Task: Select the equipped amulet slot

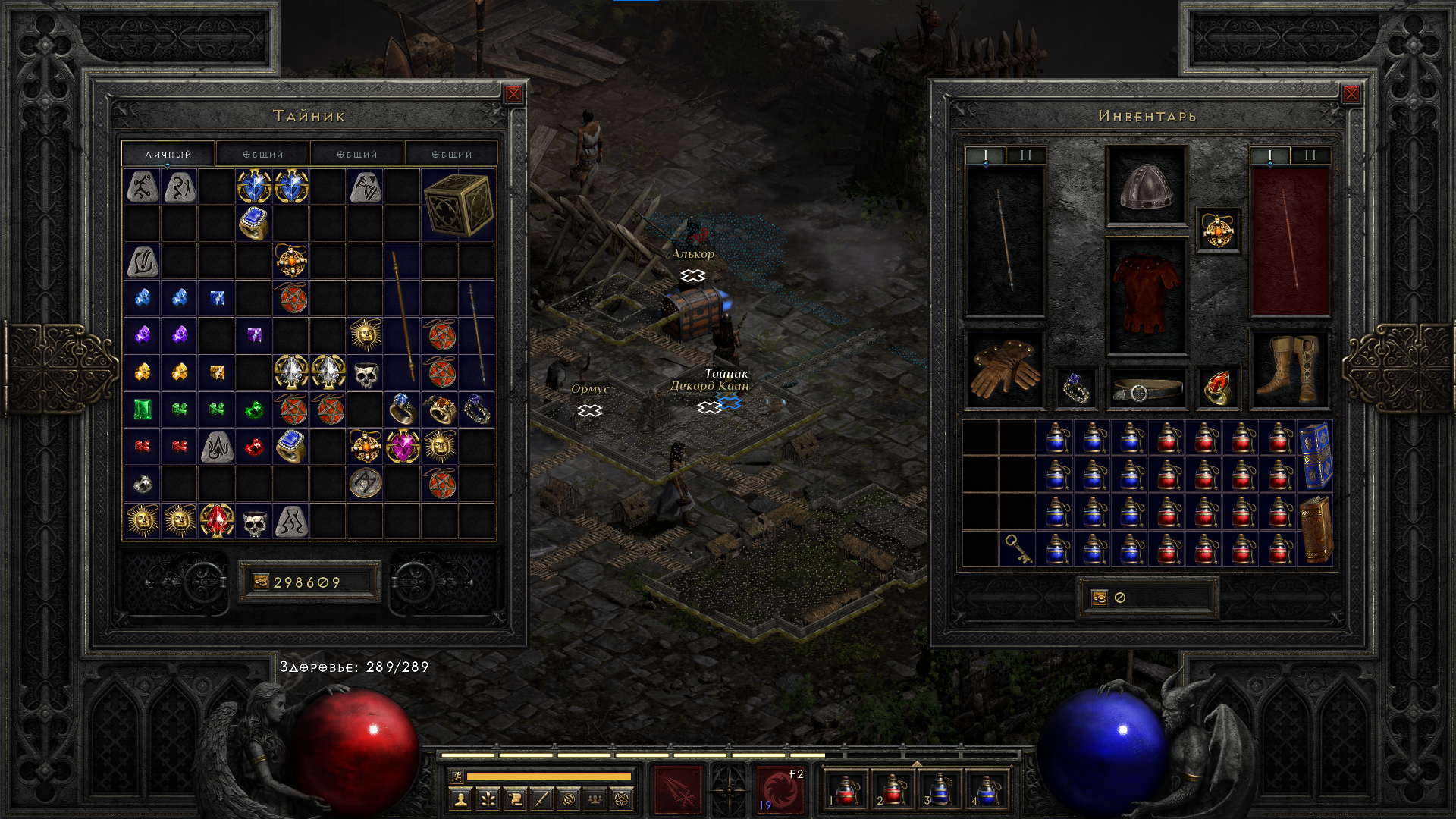Action: pyautogui.click(x=1218, y=231)
